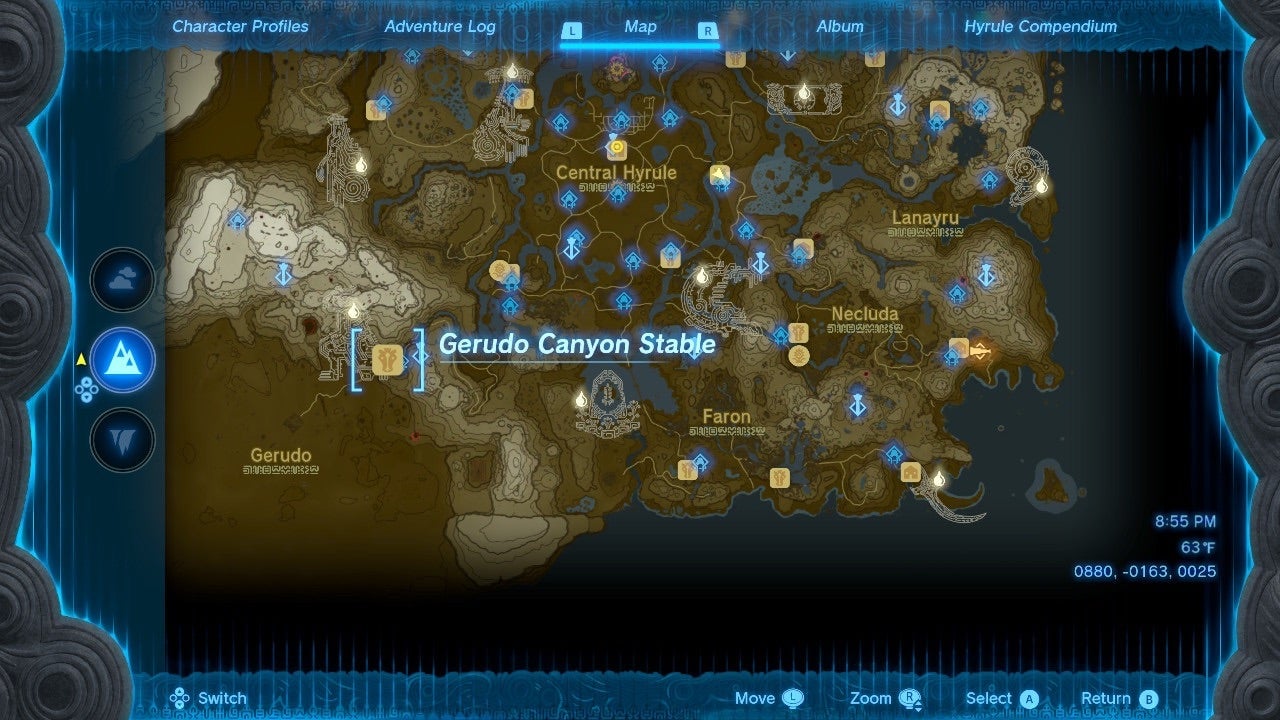Viewport: 1280px width, 720px height.
Task: Open the Adventure Log tab
Action: pos(440,27)
